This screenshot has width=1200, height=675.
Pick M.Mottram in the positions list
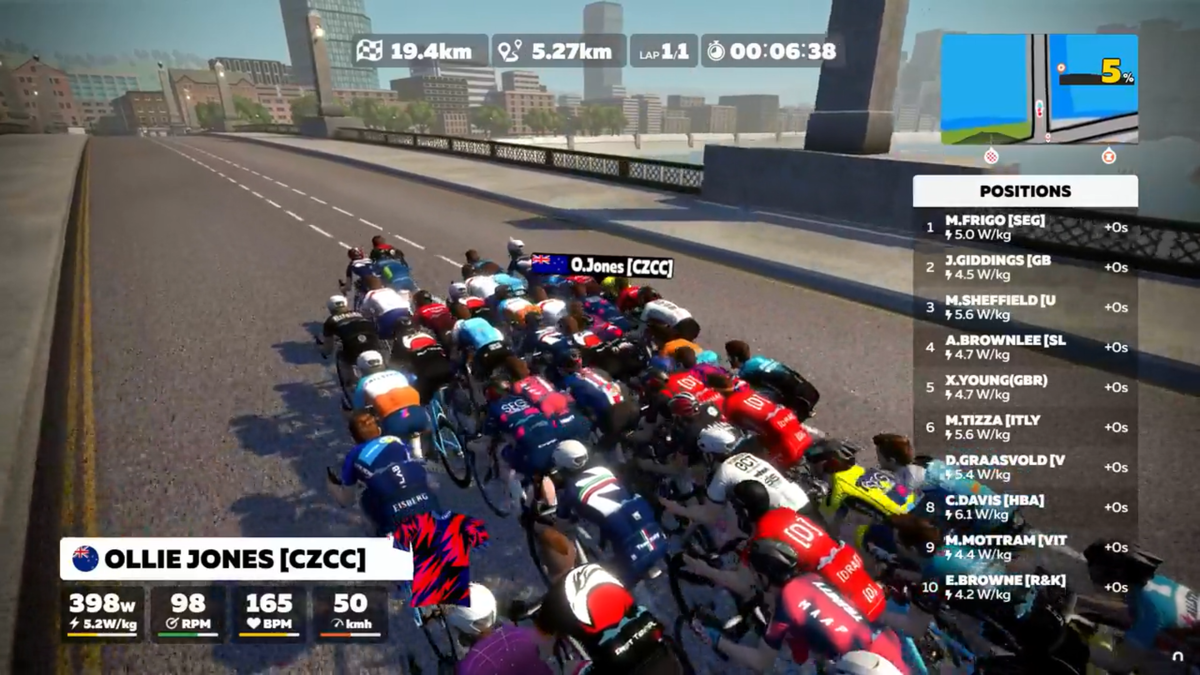click(1025, 547)
